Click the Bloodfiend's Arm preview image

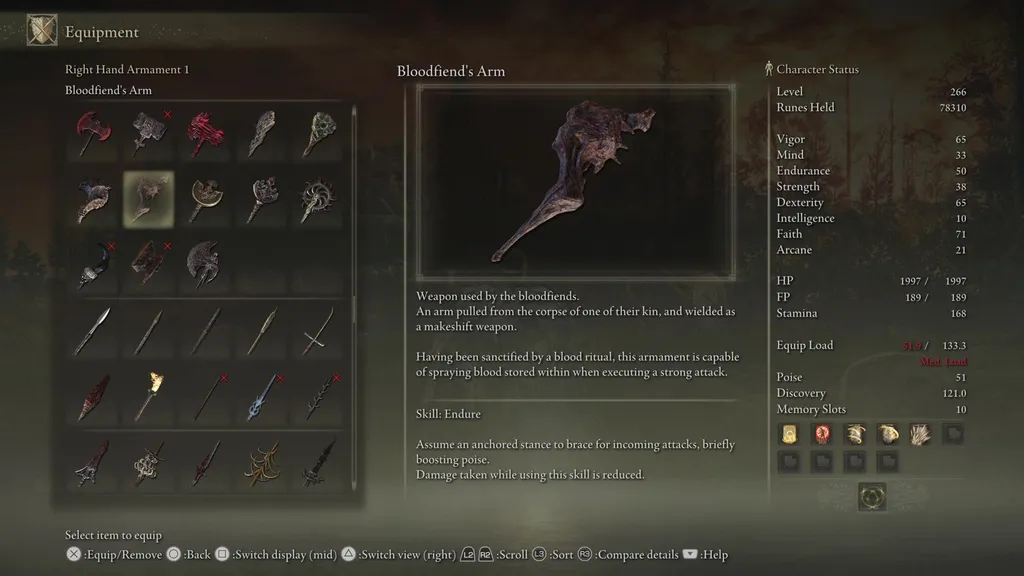point(575,182)
